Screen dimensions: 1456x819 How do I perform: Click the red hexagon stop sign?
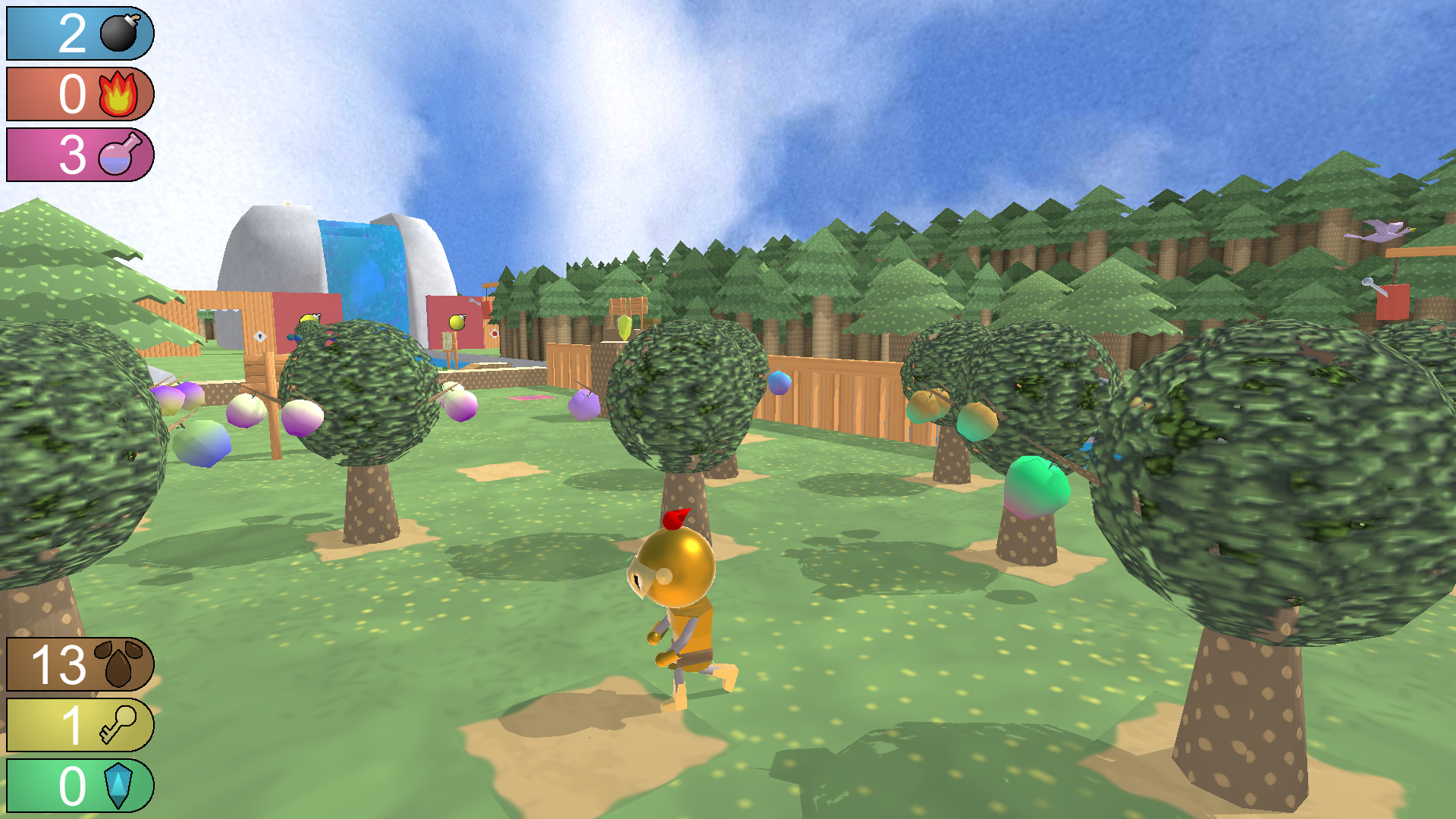point(494,334)
